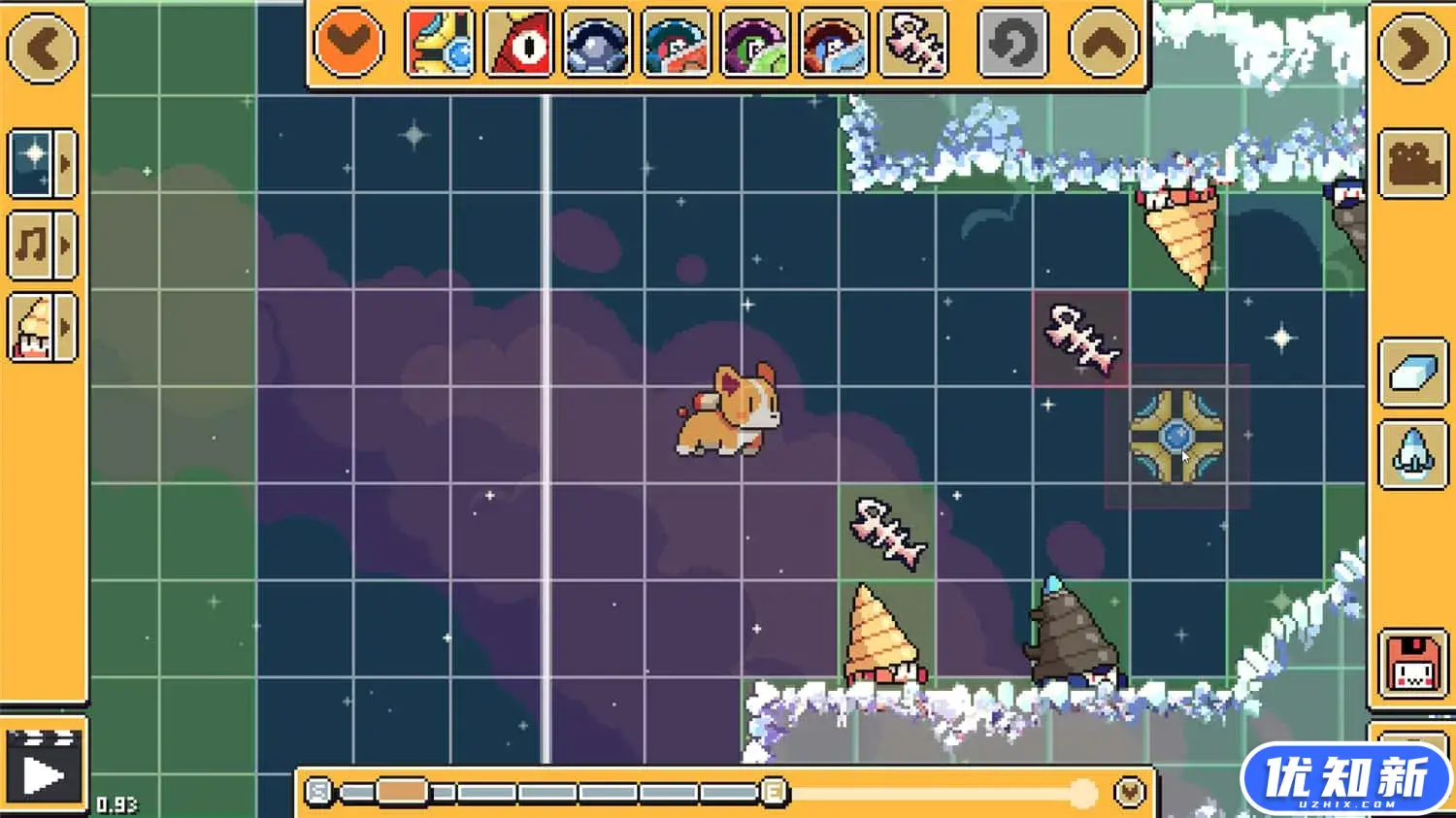This screenshot has height=818, width=1456.
Task: Choose the water drop tool
Action: point(1412,453)
